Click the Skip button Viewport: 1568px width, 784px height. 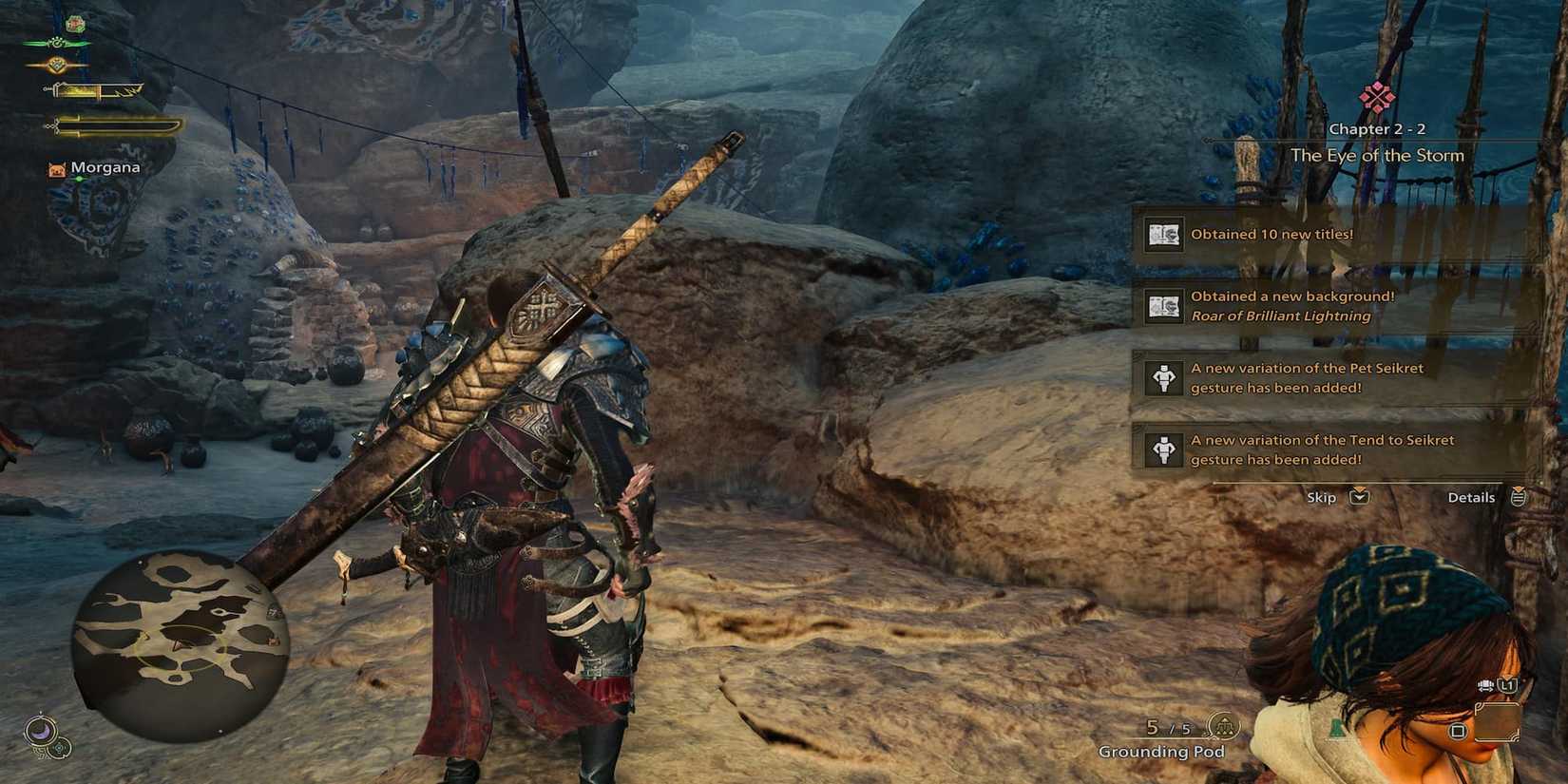pyautogui.click(x=1321, y=497)
